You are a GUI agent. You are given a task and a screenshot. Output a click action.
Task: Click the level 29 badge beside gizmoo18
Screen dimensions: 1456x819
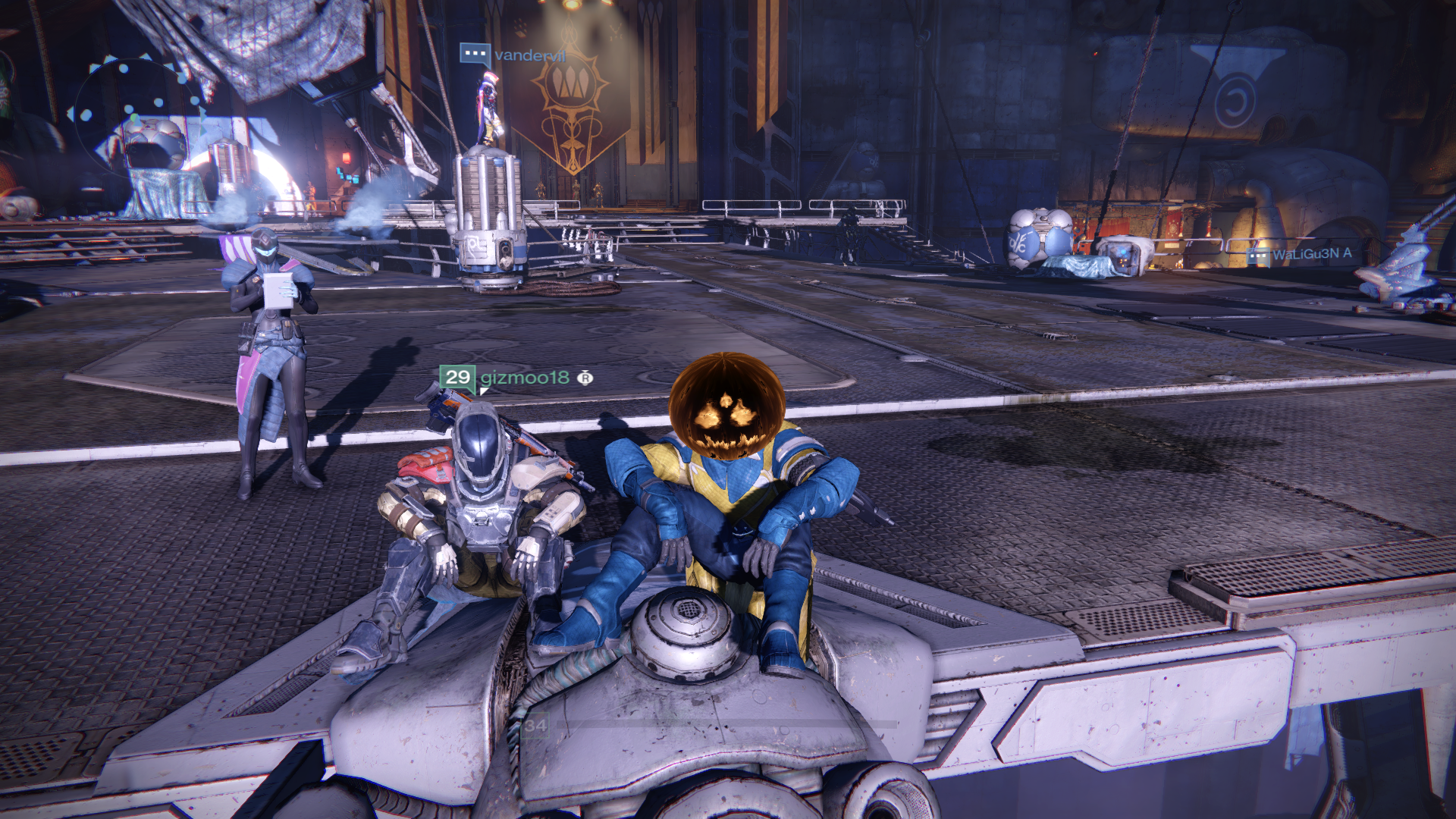coord(457,378)
